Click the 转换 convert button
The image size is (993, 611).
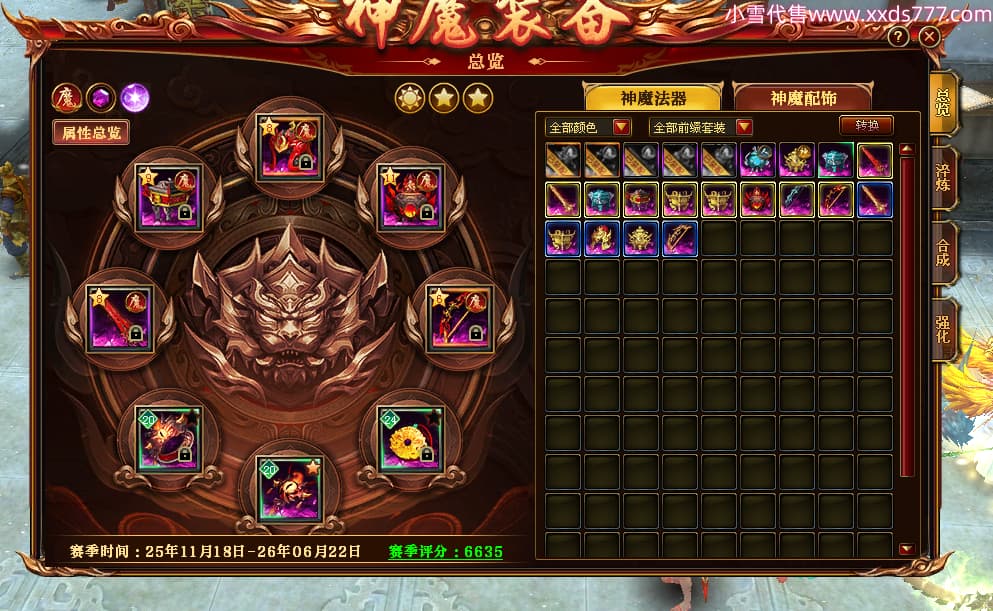866,125
